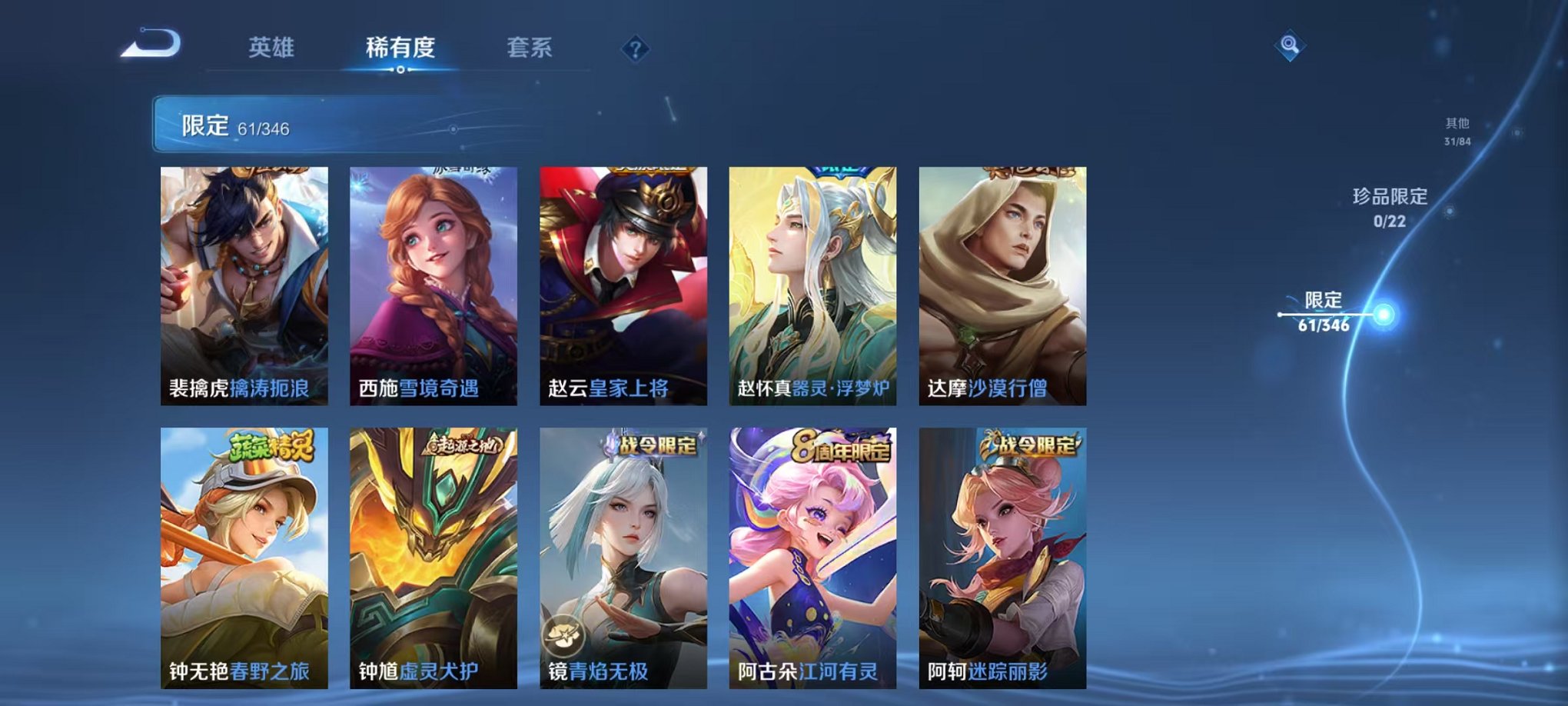The width and height of the screenshot is (1568, 706).
Task: Select the 稀有度 tab
Action: (x=400, y=48)
